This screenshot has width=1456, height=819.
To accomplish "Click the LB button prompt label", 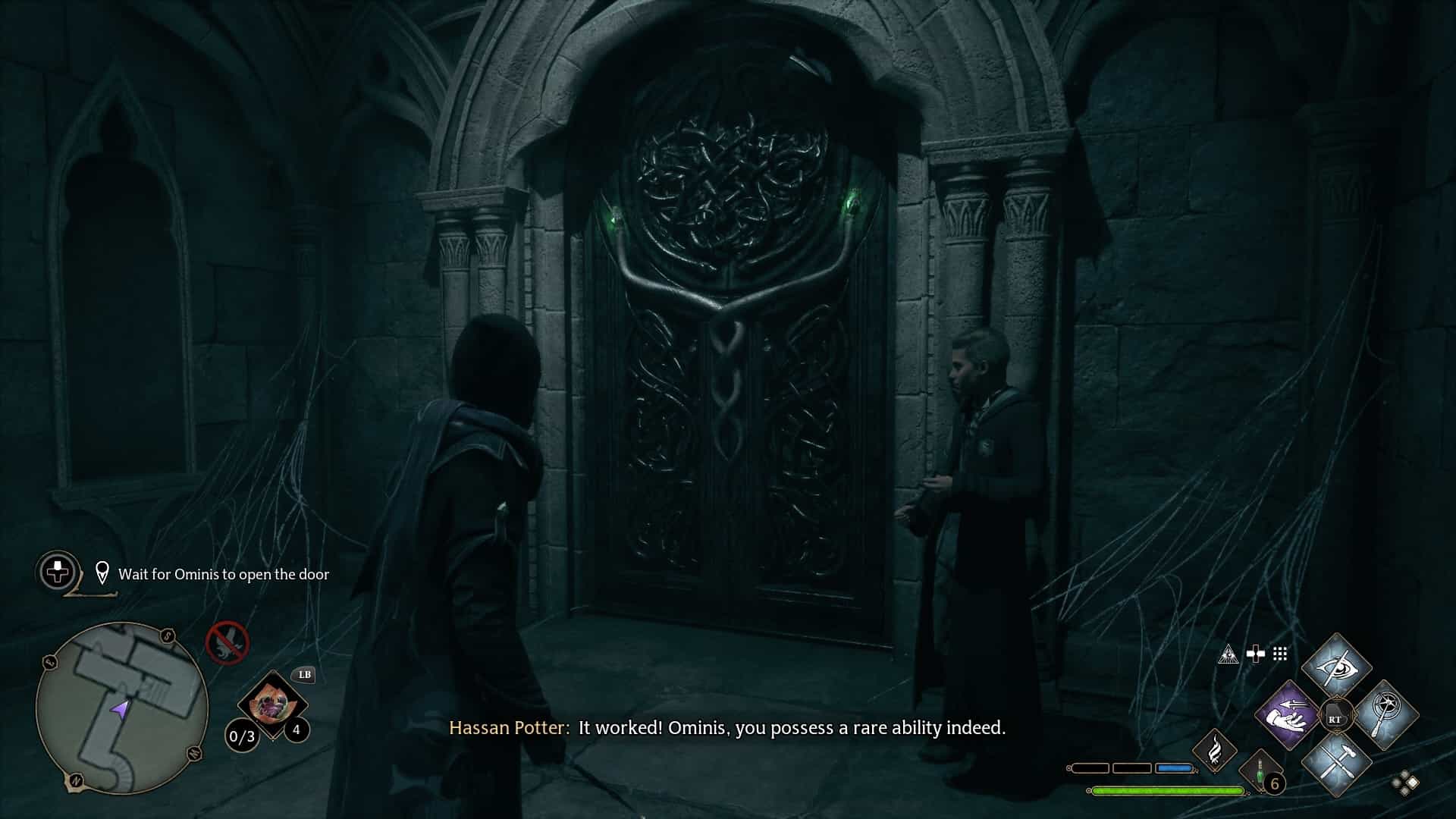I will [x=304, y=675].
